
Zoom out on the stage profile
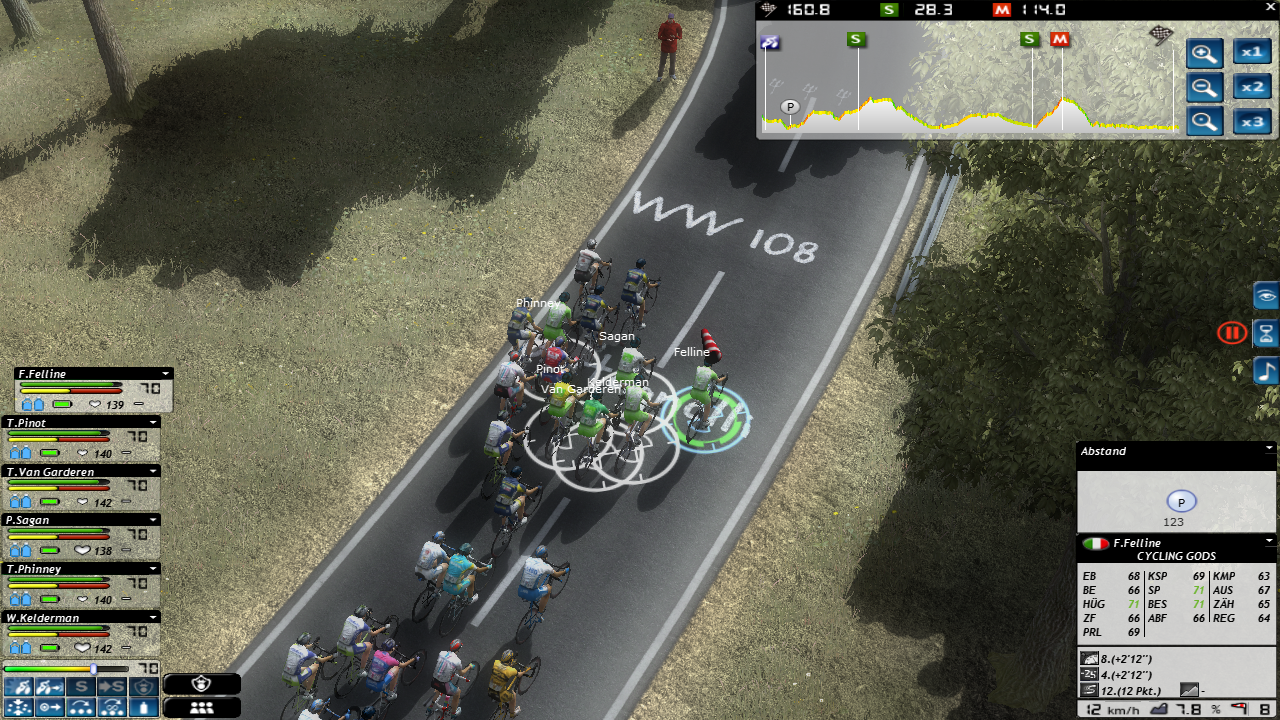tap(1204, 88)
